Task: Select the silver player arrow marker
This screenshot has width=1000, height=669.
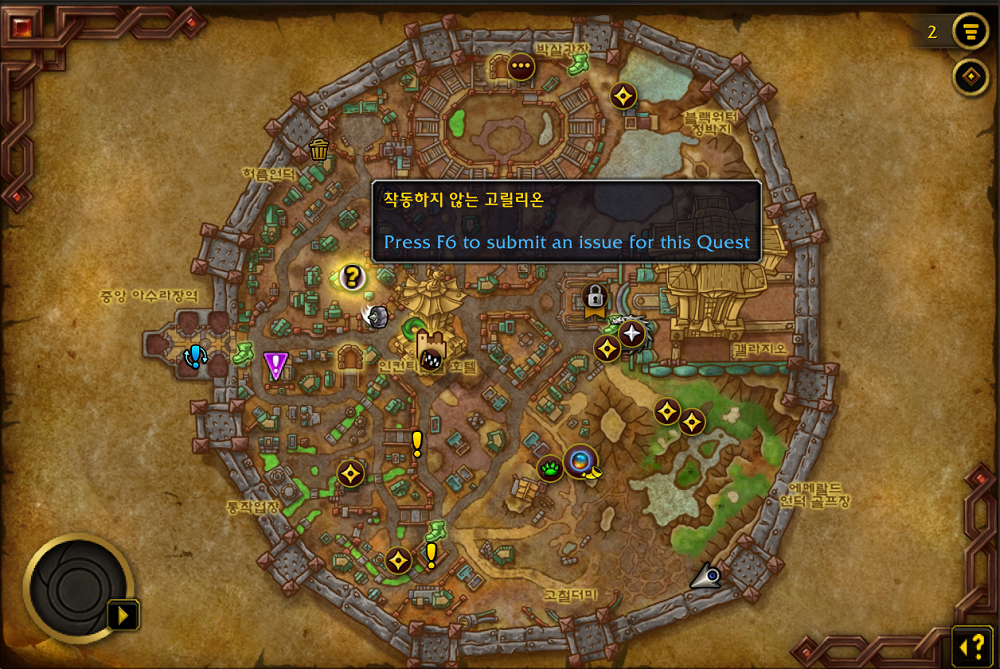Action: coord(707,575)
